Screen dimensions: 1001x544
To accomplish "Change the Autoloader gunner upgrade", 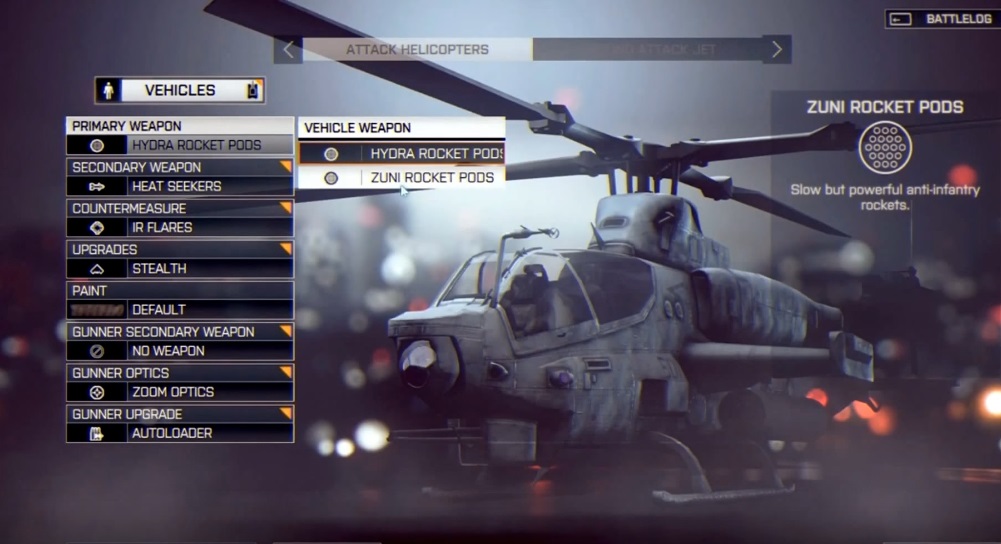I will click(x=180, y=433).
